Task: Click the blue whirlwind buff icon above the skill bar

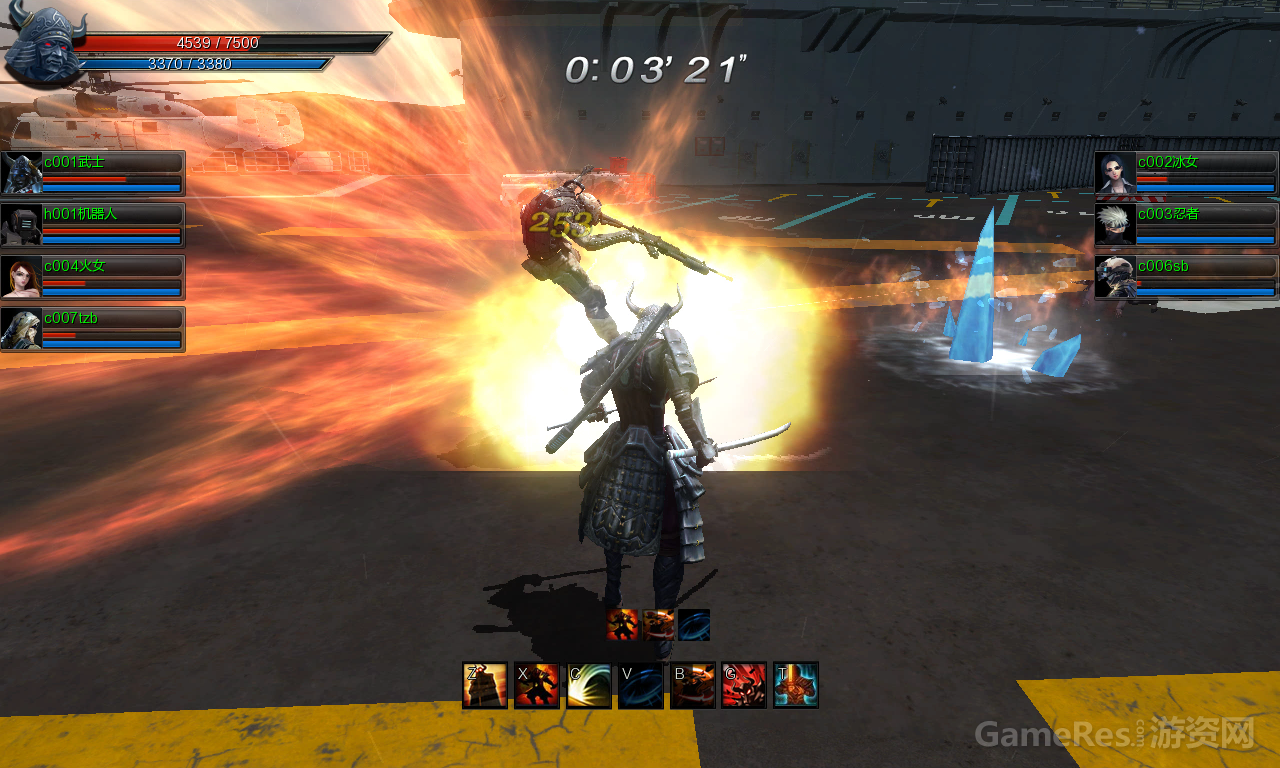Action: [x=694, y=625]
